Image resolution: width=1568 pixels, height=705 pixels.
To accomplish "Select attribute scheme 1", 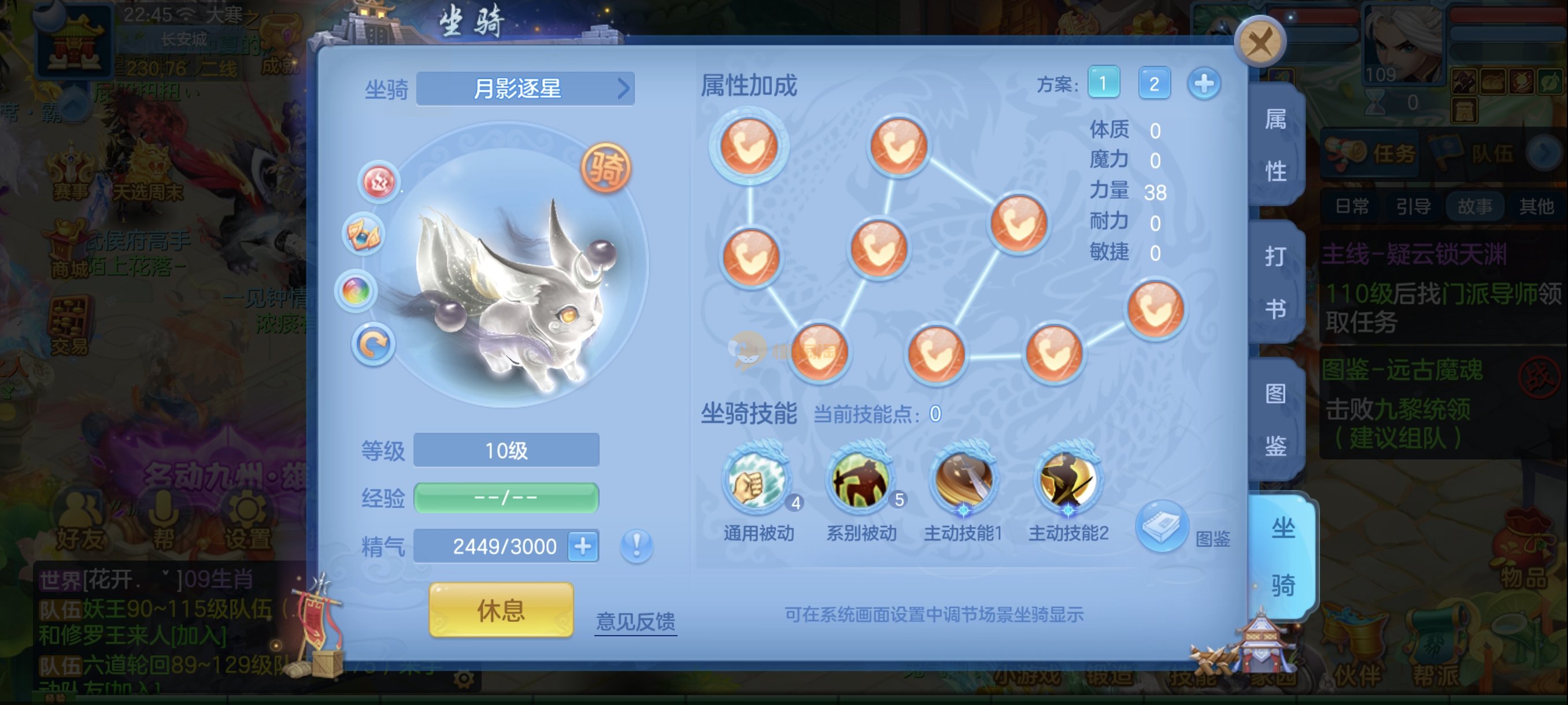I will click(1103, 83).
